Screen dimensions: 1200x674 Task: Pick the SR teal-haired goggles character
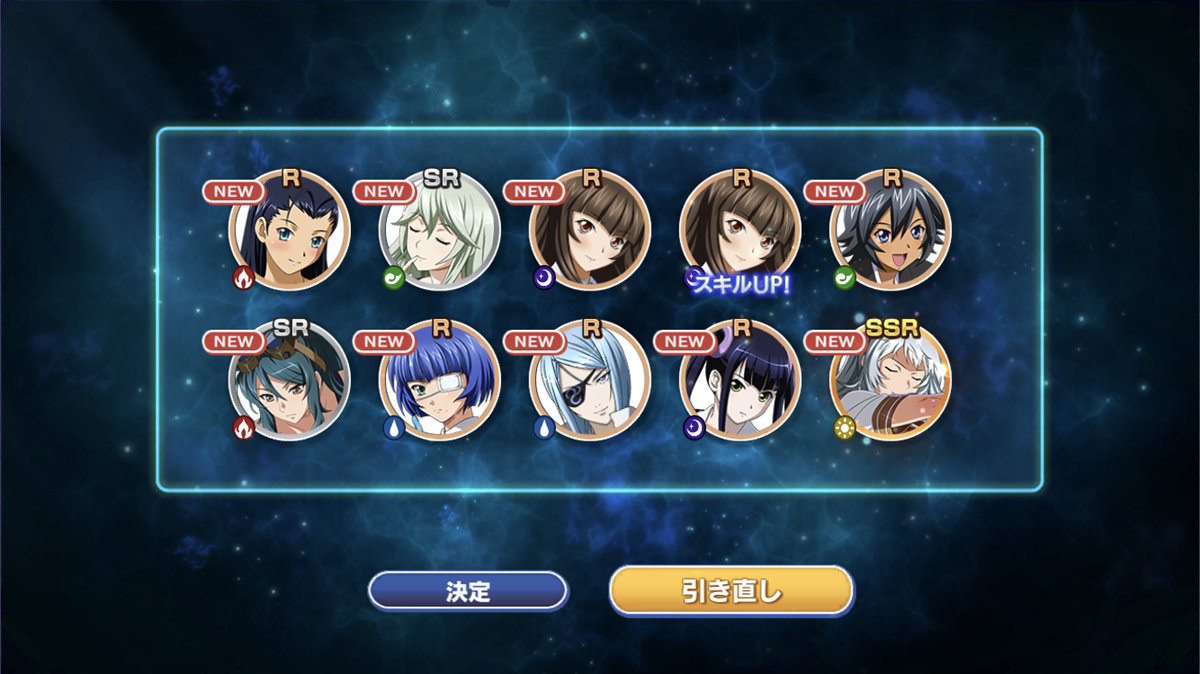click(x=290, y=381)
